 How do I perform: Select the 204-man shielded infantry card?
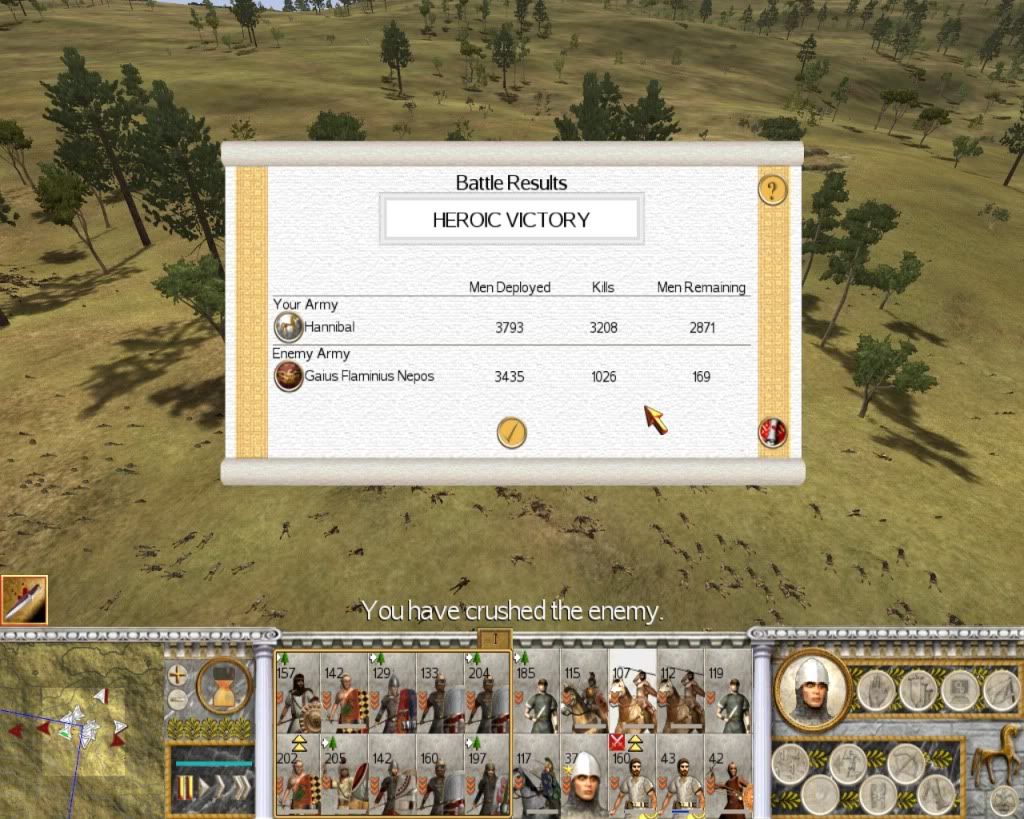pos(489,692)
